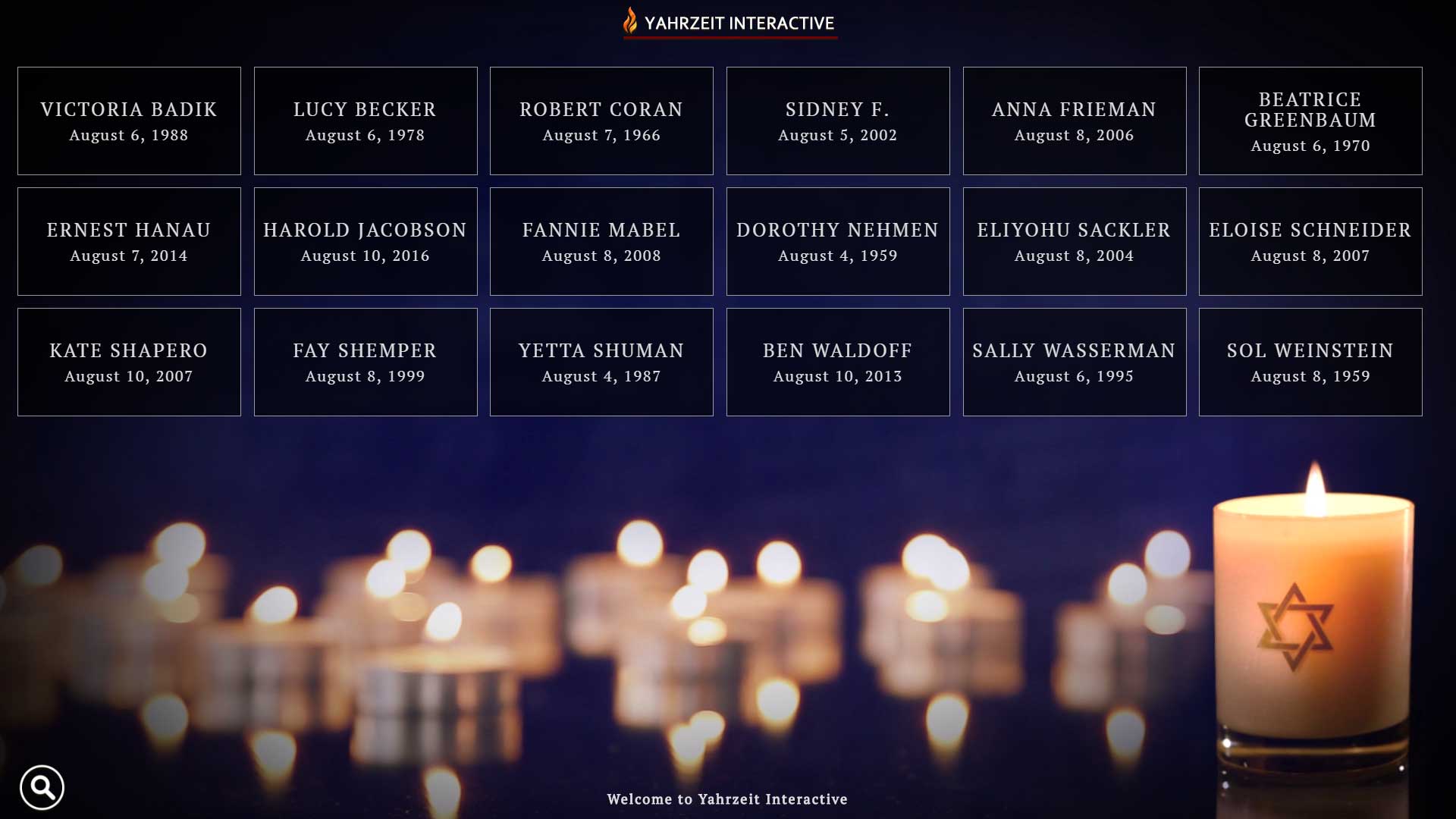1456x819 pixels.
Task: Select the Sol Weinstein tile
Action: pos(1310,362)
